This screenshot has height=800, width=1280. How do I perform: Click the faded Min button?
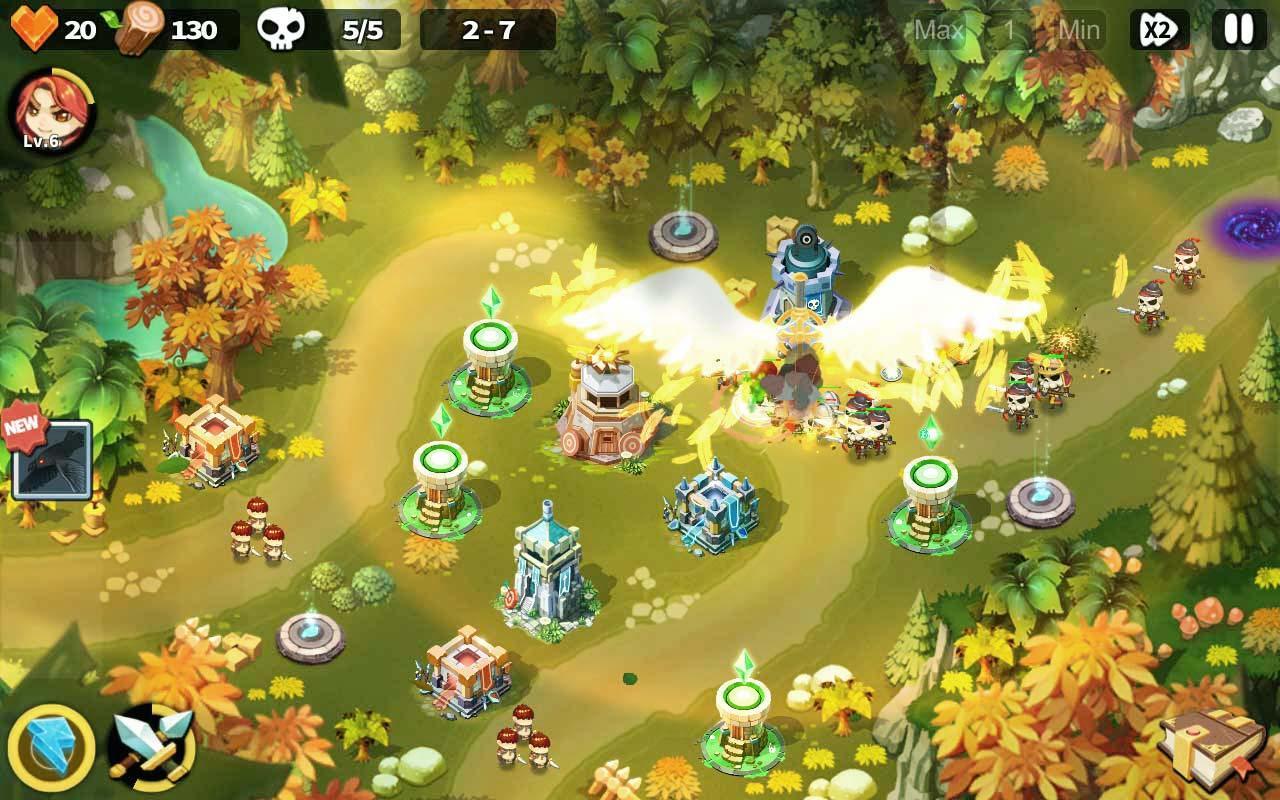coord(1078,30)
